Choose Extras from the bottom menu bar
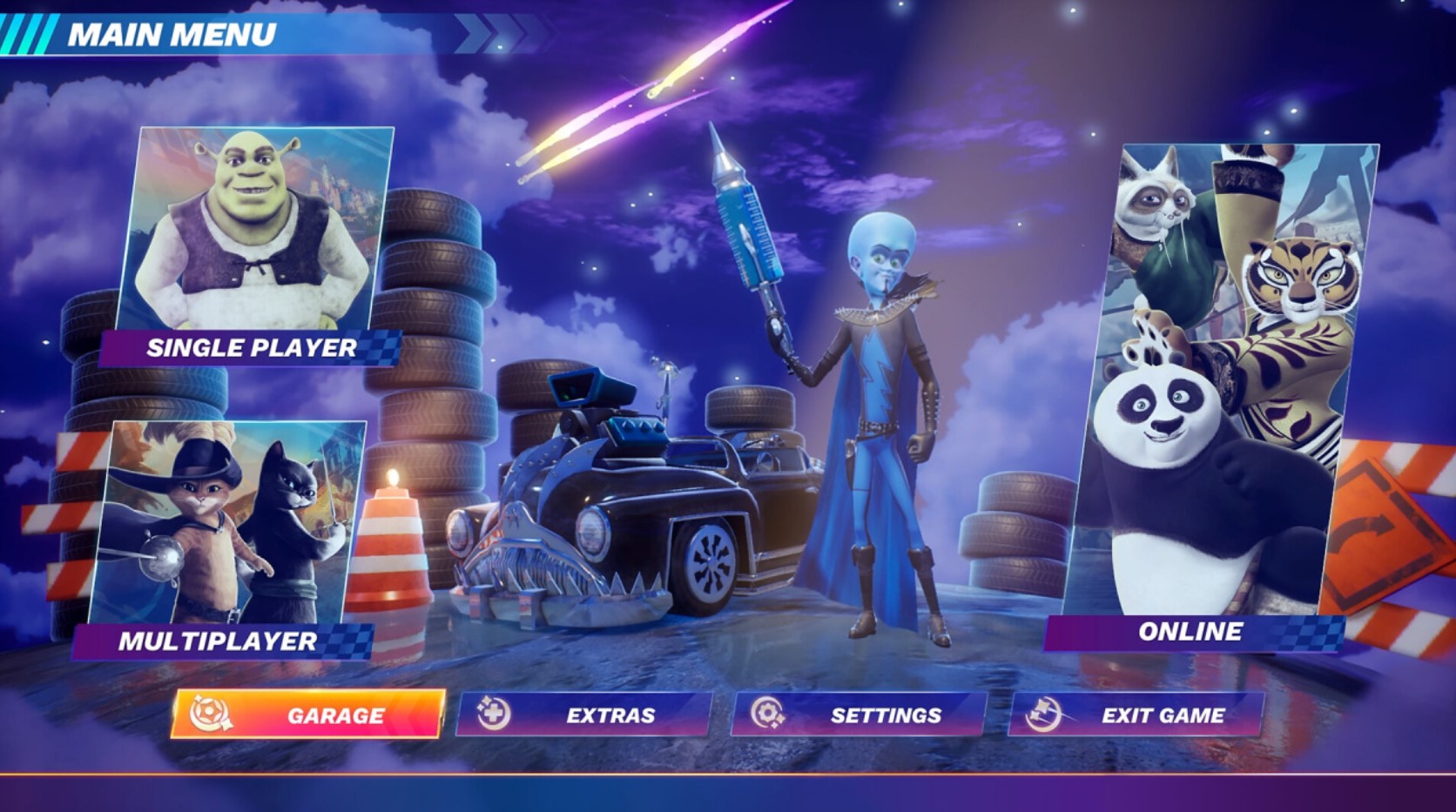This screenshot has width=1456, height=812. (611, 714)
